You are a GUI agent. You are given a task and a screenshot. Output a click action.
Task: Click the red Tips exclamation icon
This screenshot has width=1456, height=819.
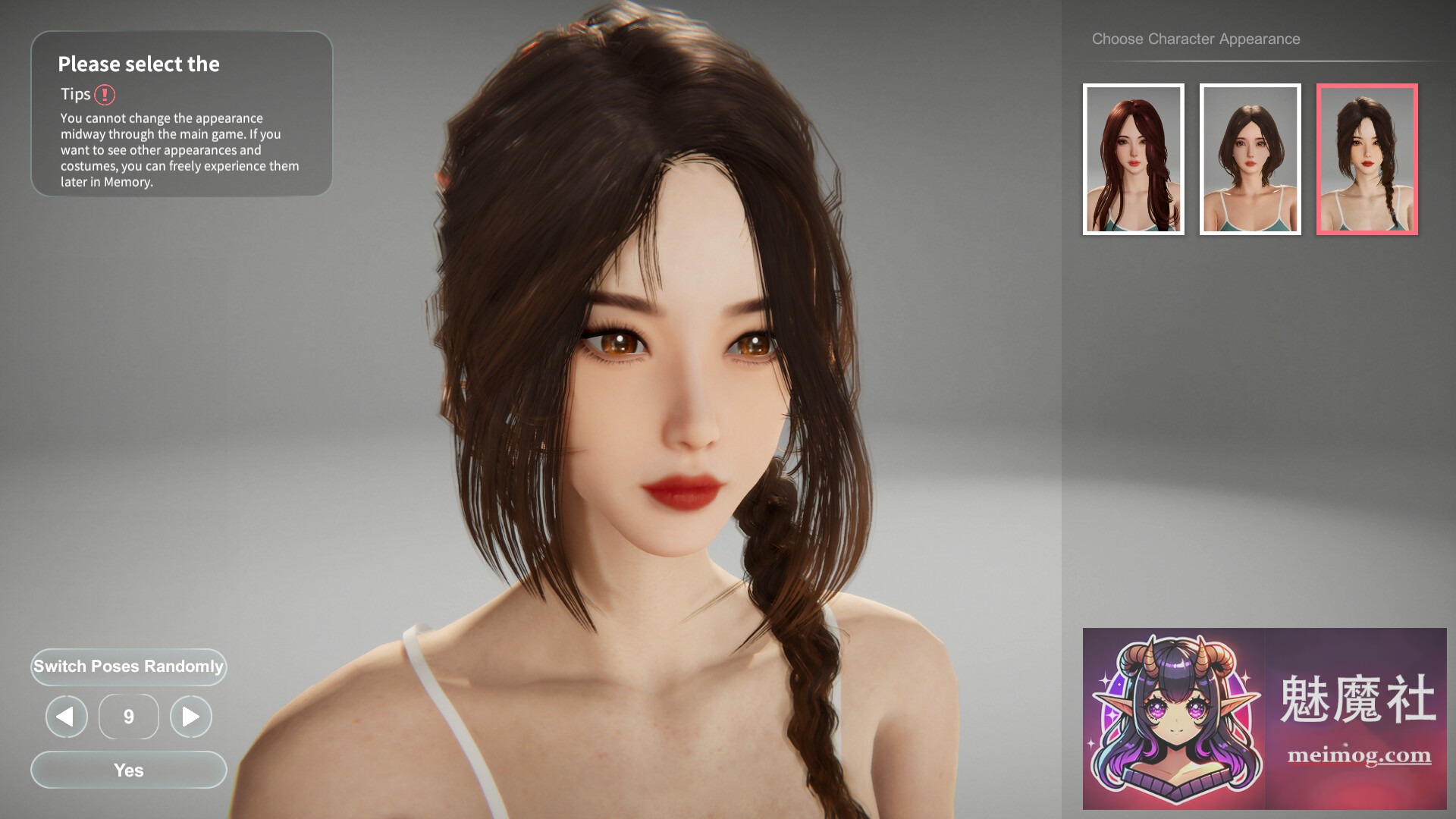click(x=105, y=94)
